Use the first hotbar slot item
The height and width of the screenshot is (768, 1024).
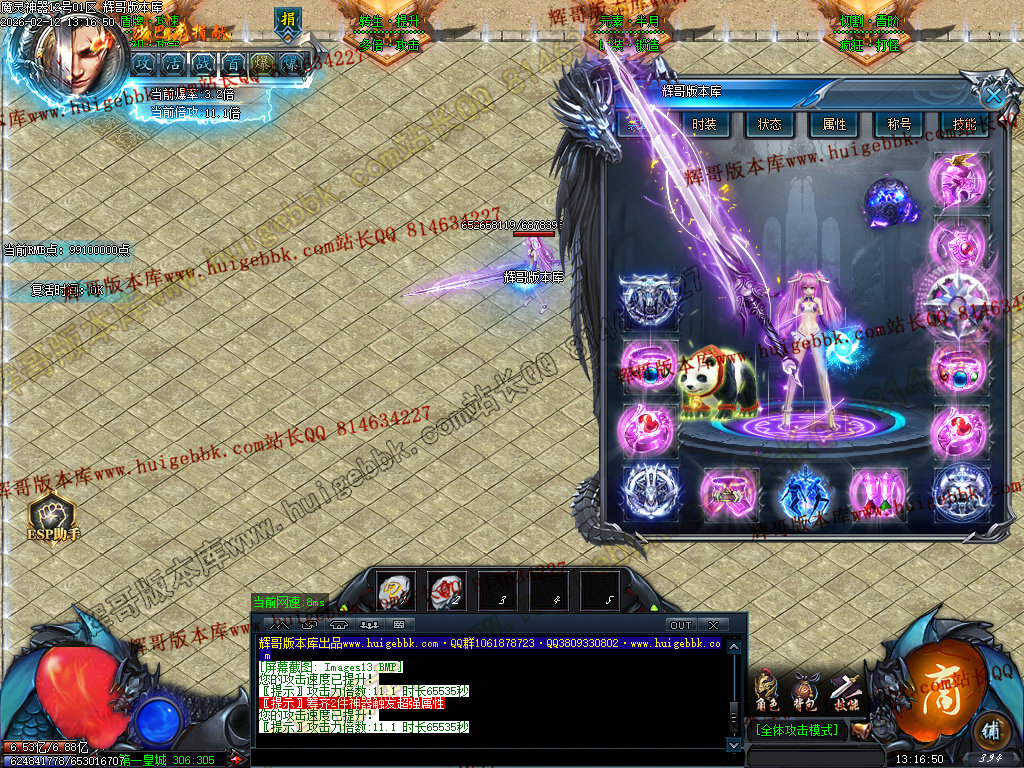(x=395, y=590)
